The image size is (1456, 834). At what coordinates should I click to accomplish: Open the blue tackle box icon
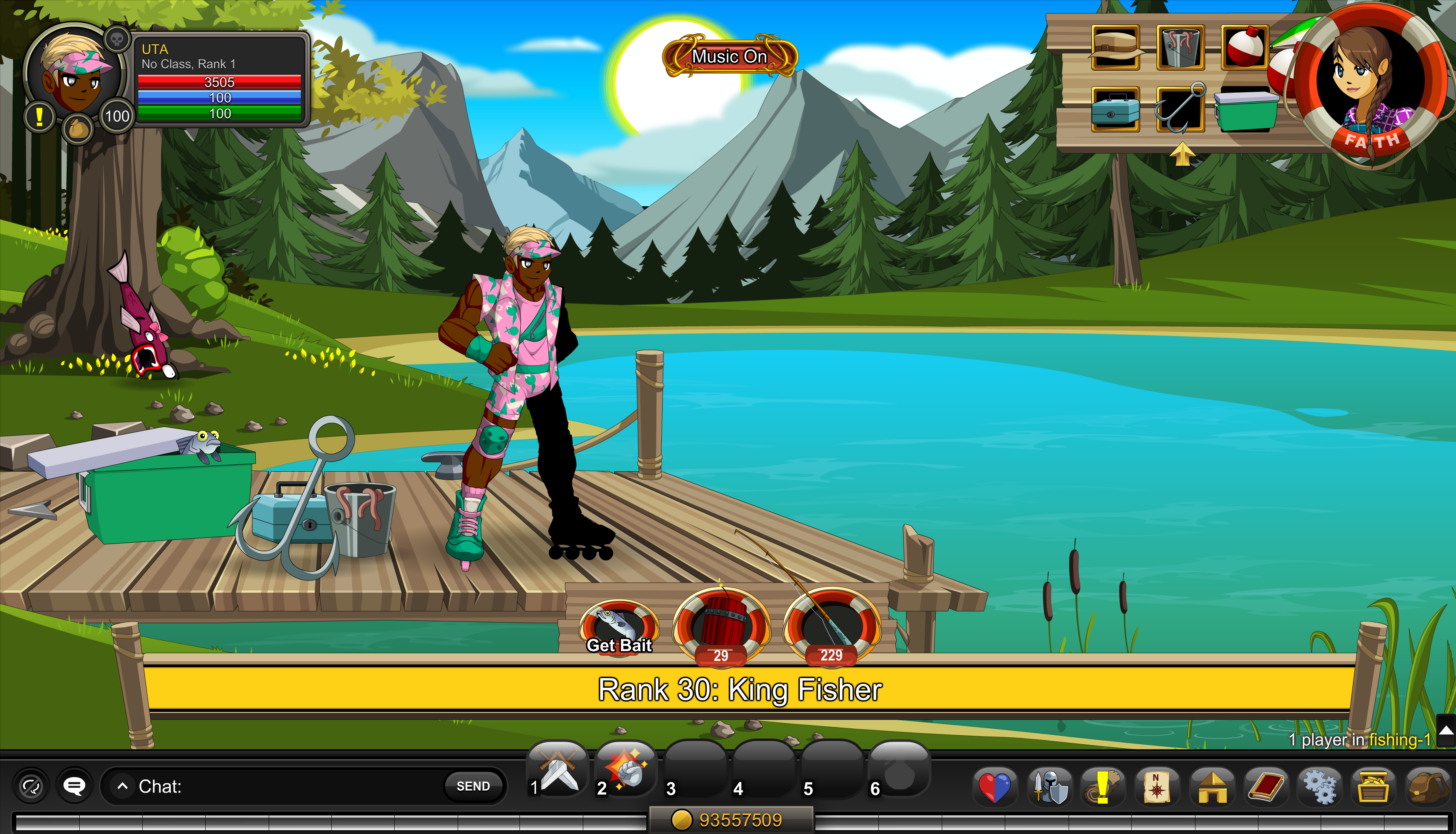tap(1115, 109)
